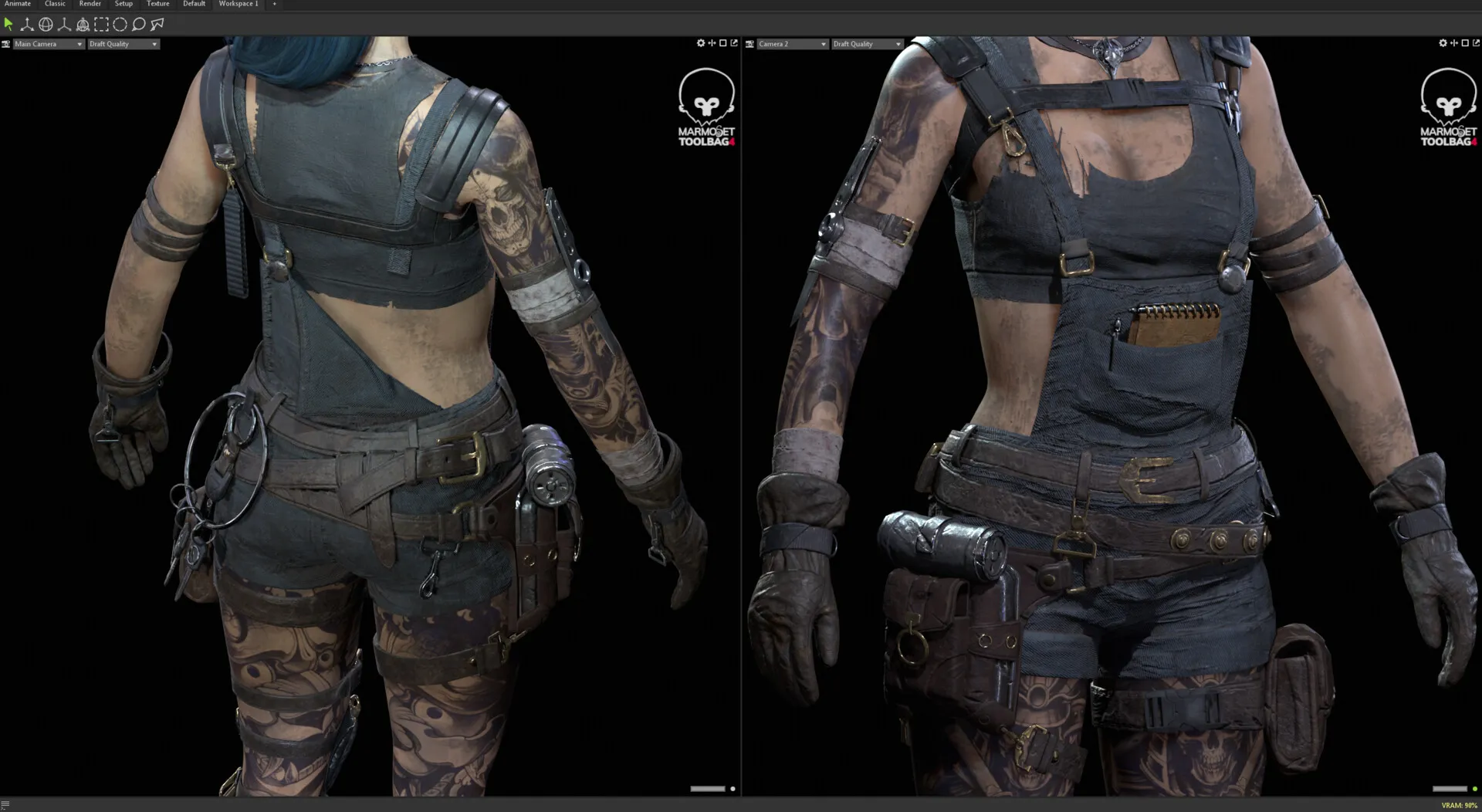Screen dimensions: 1482x812
Task: Open Draft Quality dropdown beside Main Camera
Action: (123, 44)
